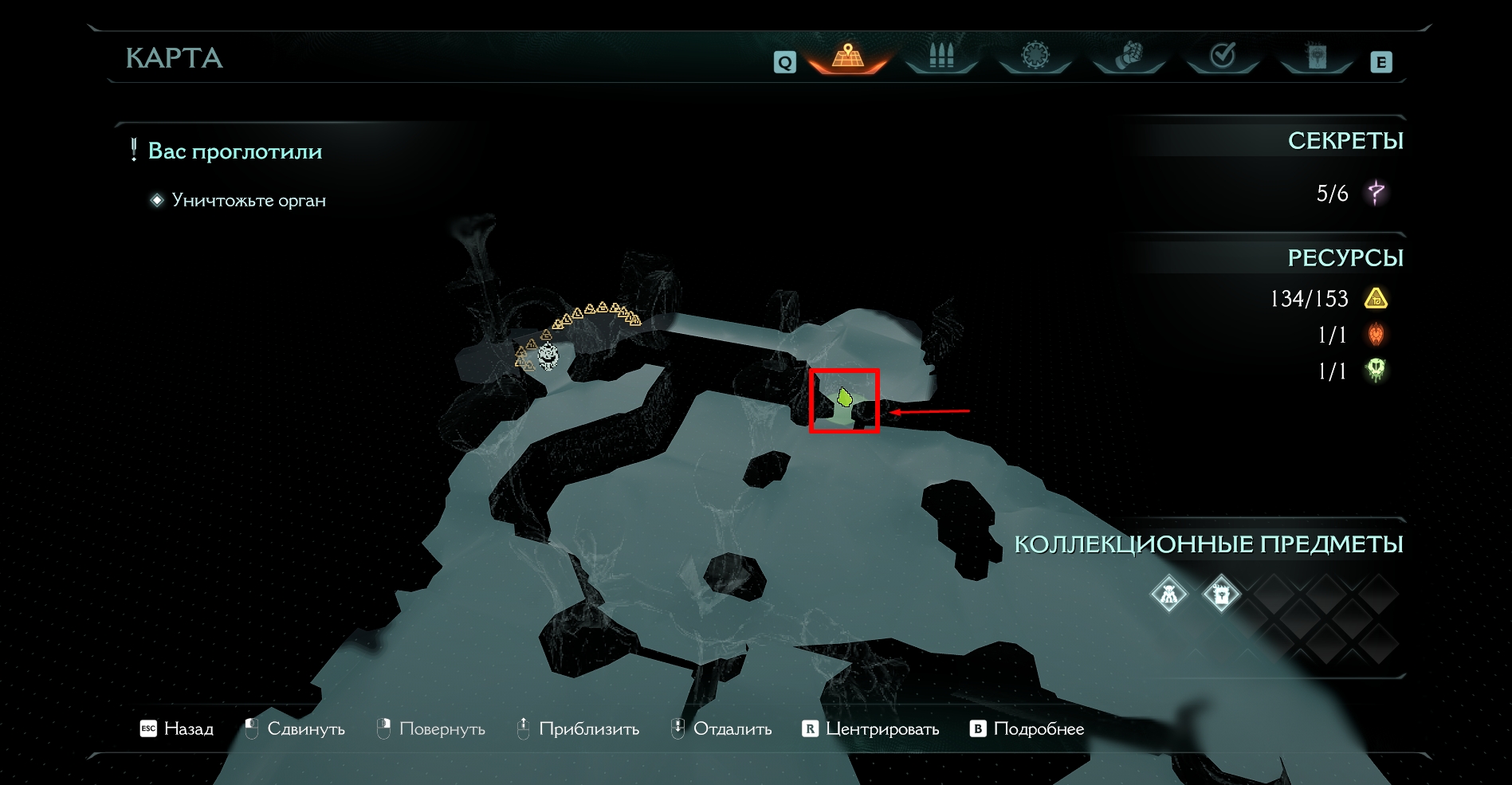
Task: Click the yellow gold triangle resource icon
Action: coord(1377,299)
